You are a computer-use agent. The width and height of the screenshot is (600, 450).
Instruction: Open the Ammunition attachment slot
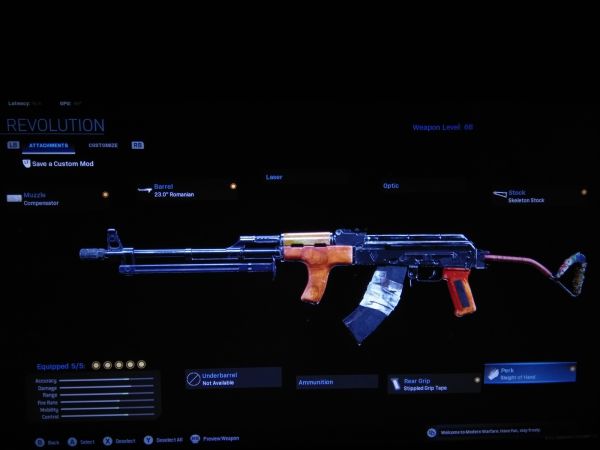tap(336, 381)
